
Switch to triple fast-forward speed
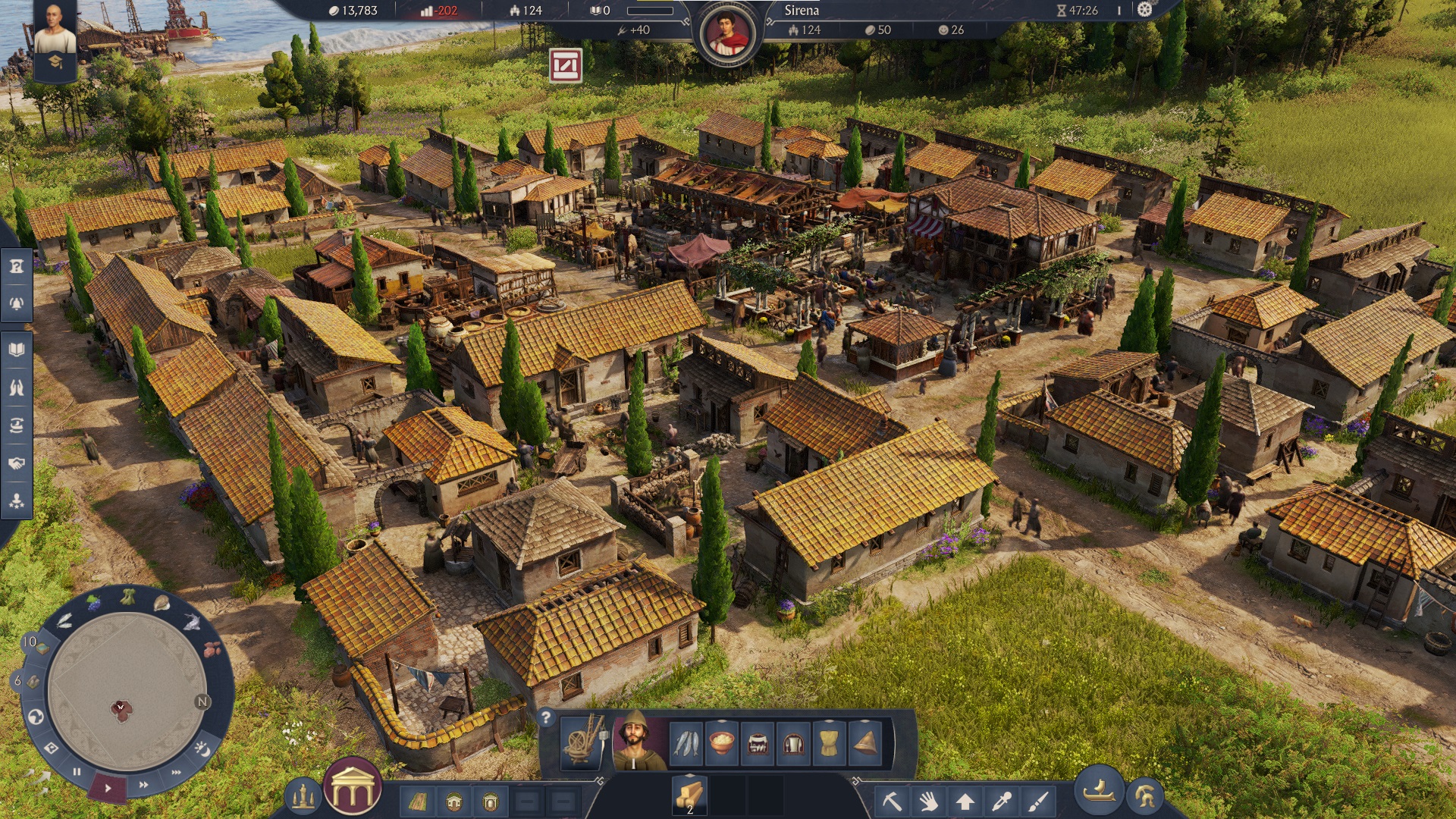[177, 773]
